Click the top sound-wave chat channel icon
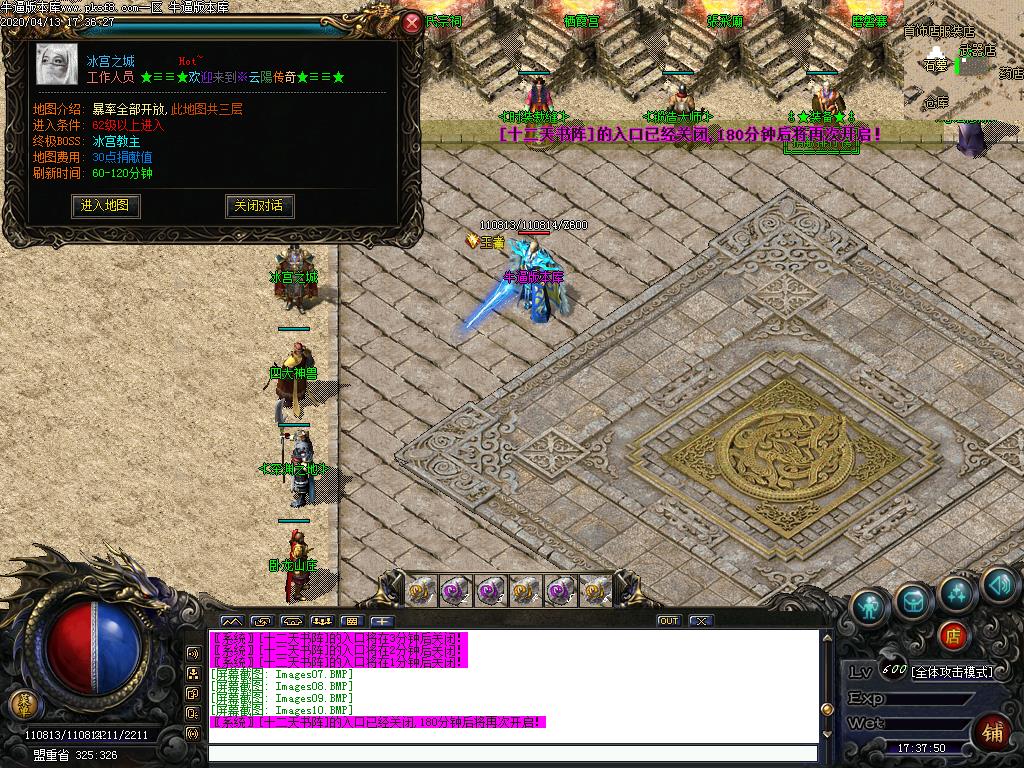The width and height of the screenshot is (1024, 768). pos(193,653)
